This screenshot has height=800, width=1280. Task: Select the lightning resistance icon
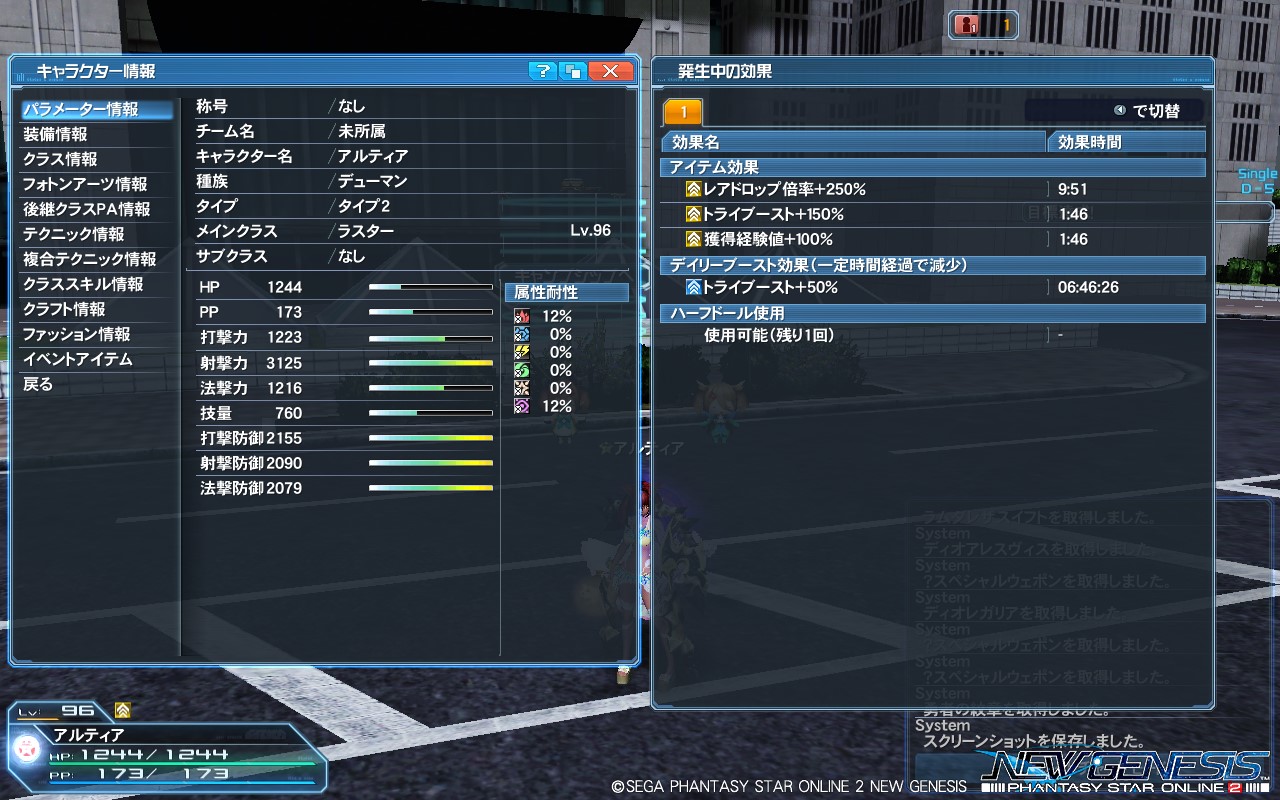(x=521, y=352)
